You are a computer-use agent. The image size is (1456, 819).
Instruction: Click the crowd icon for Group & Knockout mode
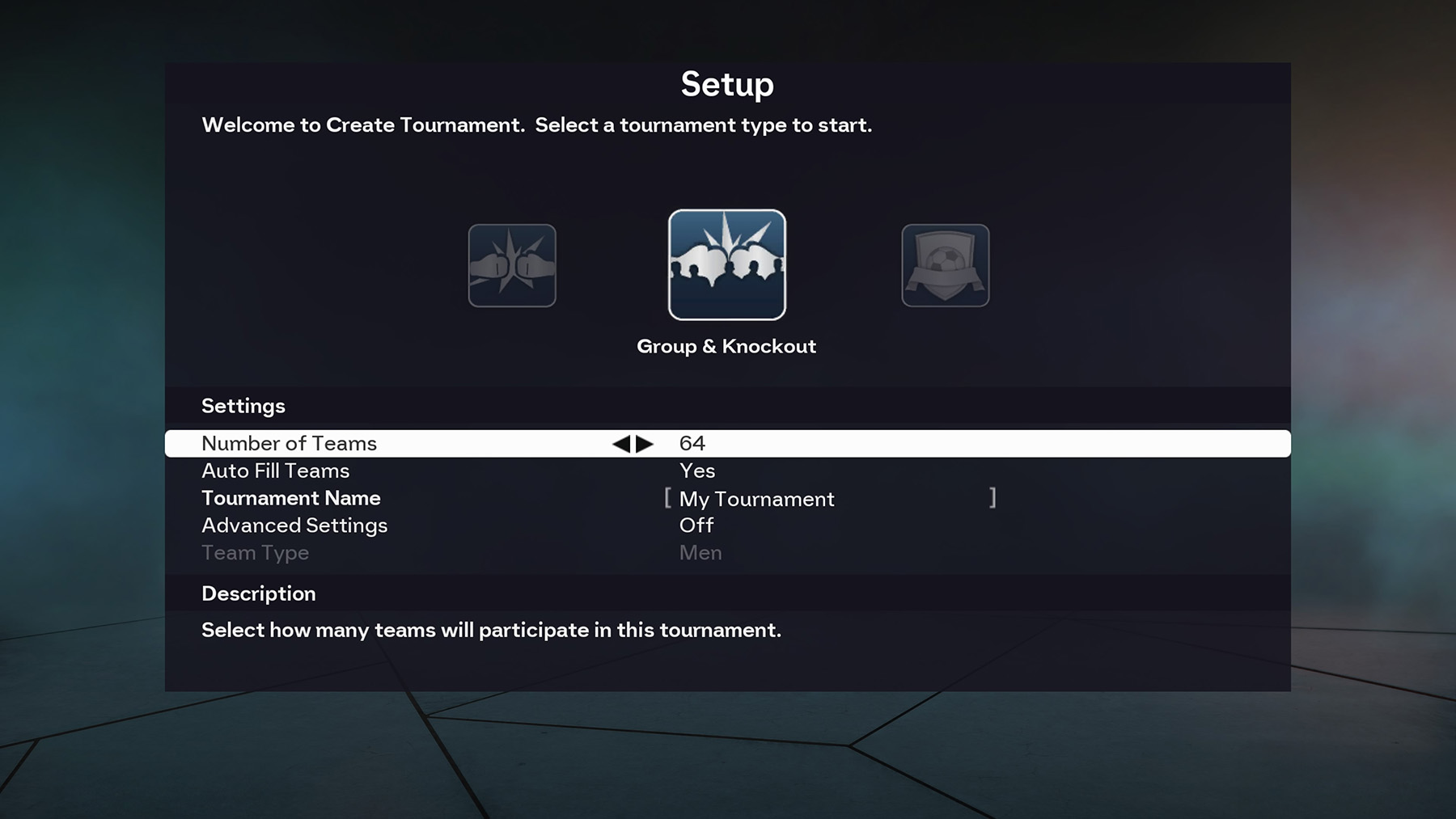tap(726, 265)
